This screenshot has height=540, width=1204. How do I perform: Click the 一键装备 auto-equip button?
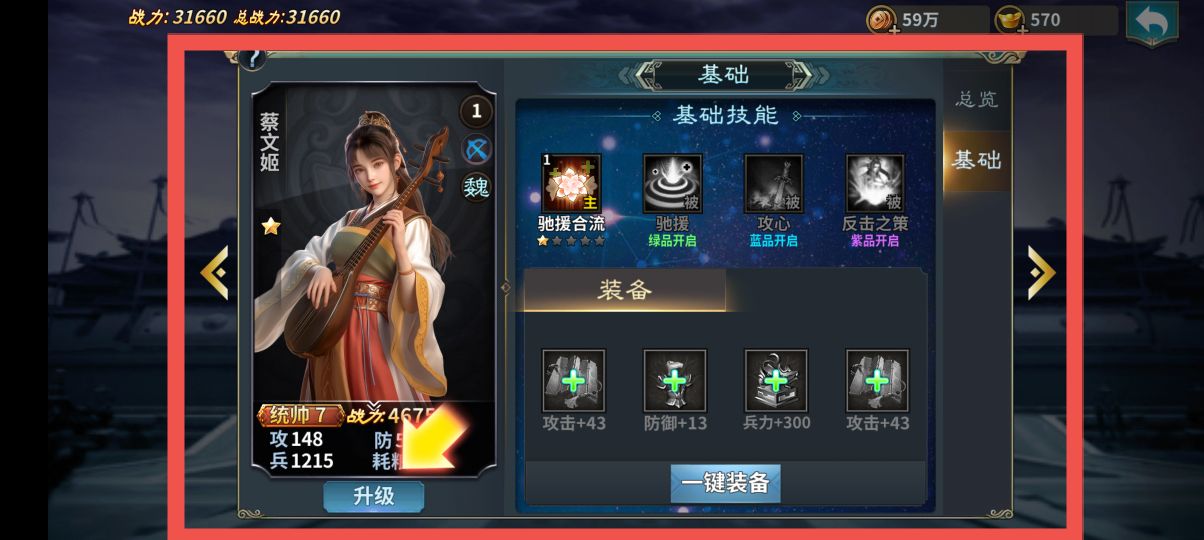pos(725,483)
